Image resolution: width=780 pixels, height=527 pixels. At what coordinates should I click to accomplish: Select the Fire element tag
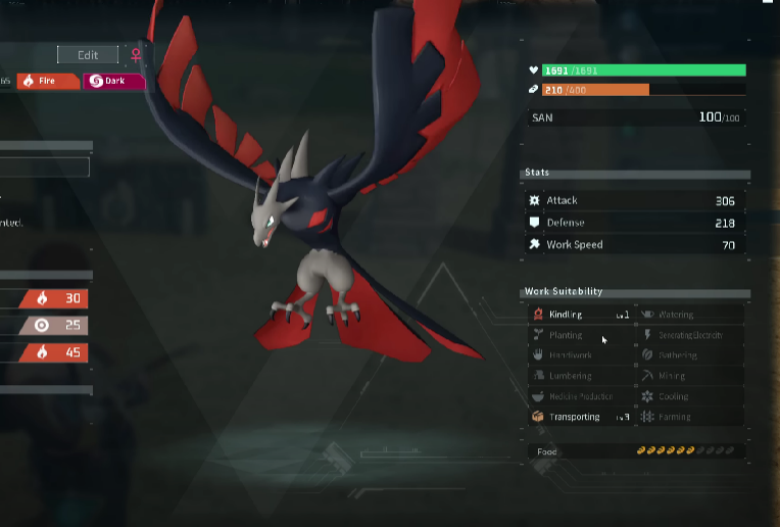pyautogui.click(x=47, y=81)
